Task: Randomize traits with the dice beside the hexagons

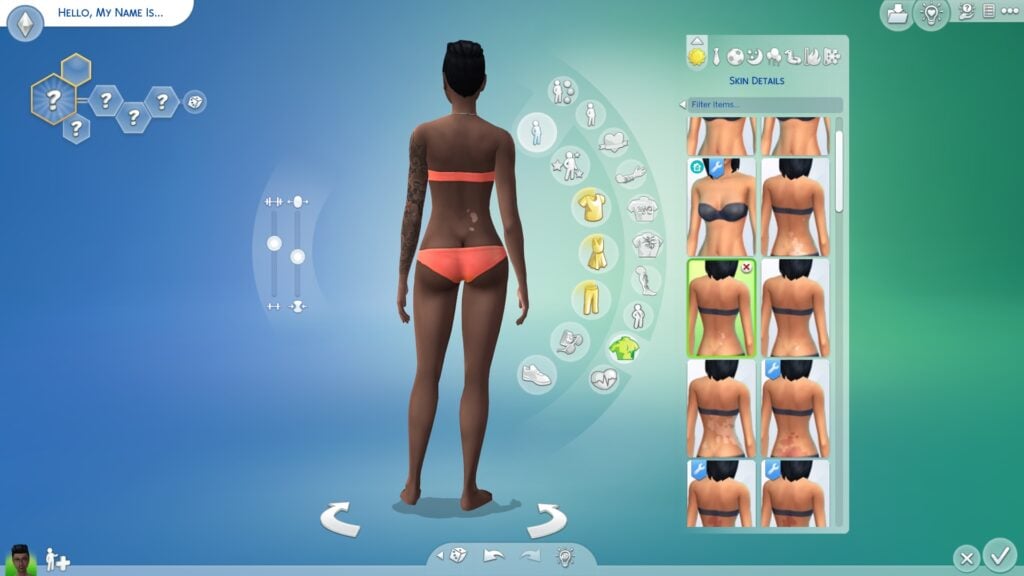Action: 195,101
